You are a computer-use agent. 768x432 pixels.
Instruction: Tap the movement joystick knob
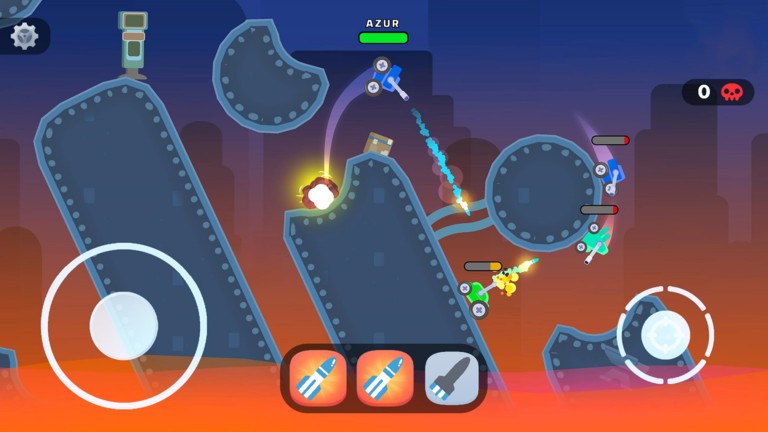pos(124,326)
